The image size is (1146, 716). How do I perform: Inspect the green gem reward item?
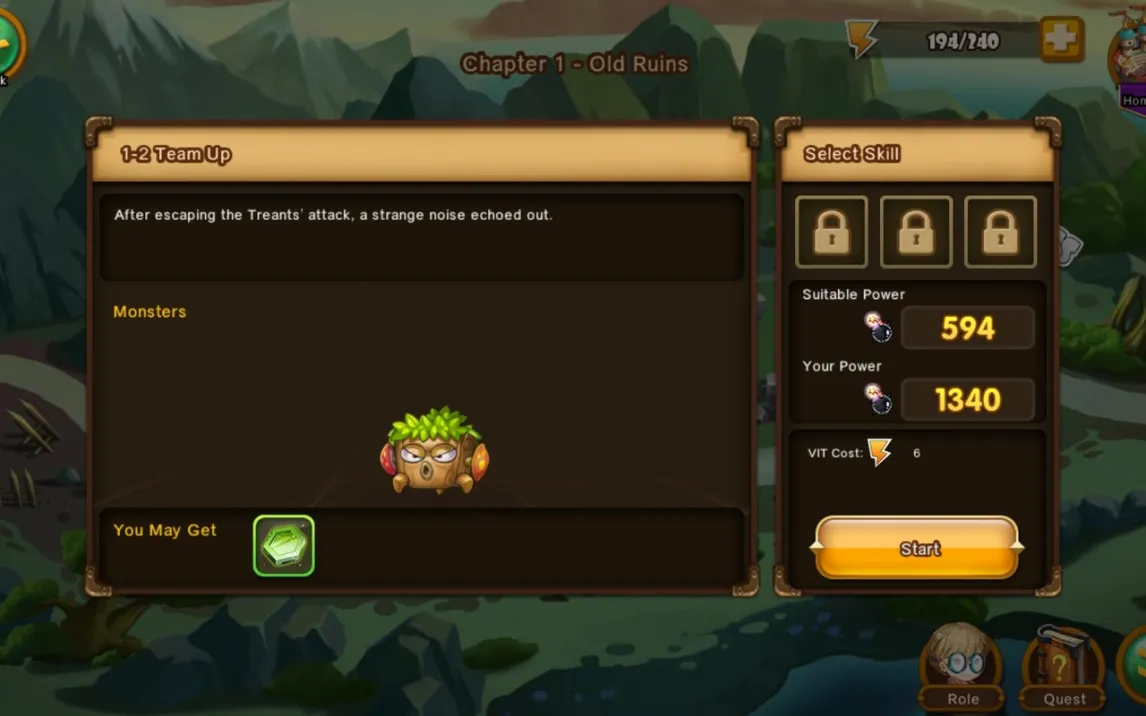coord(284,545)
